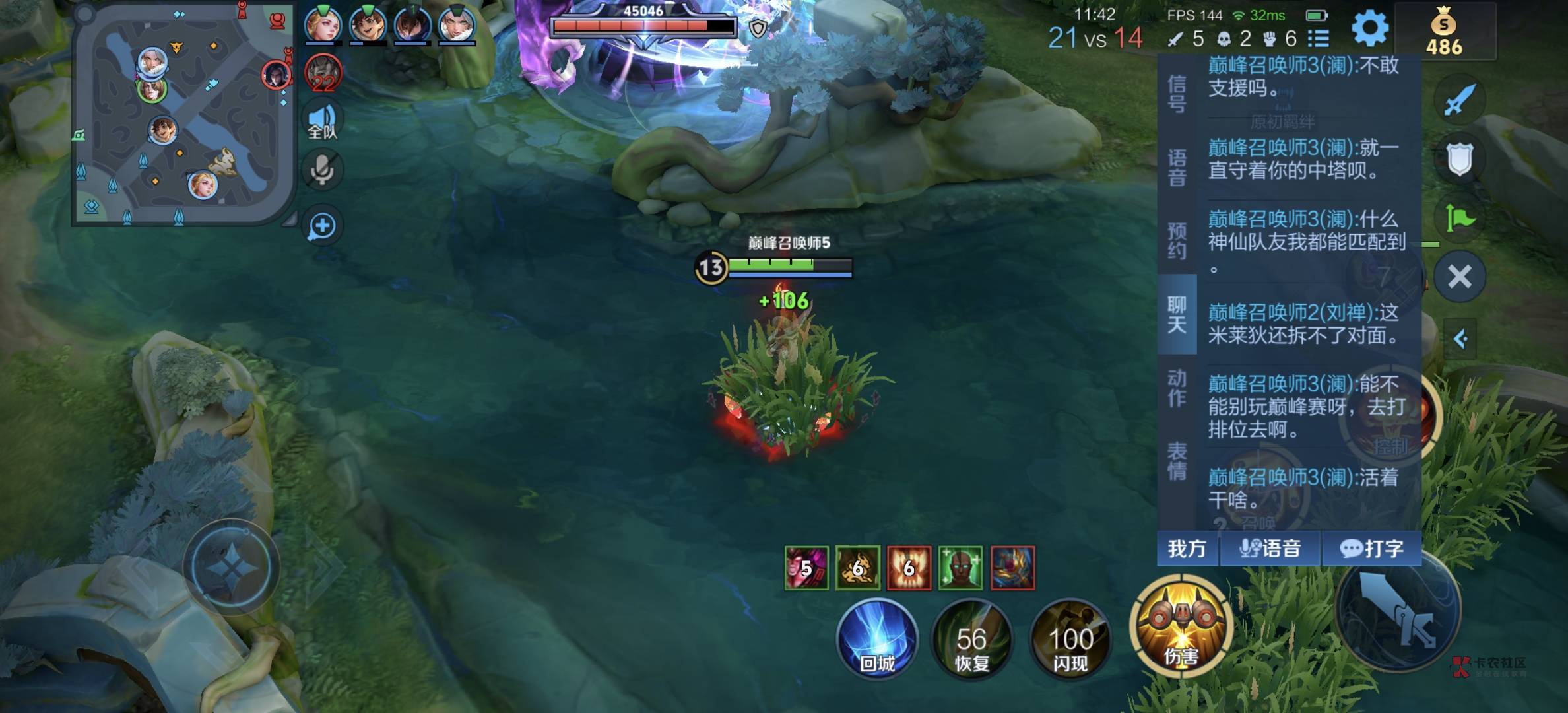Toggle the 全队 team speaker button
The height and width of the screenshot is (713, 1568).
(322, 122)
